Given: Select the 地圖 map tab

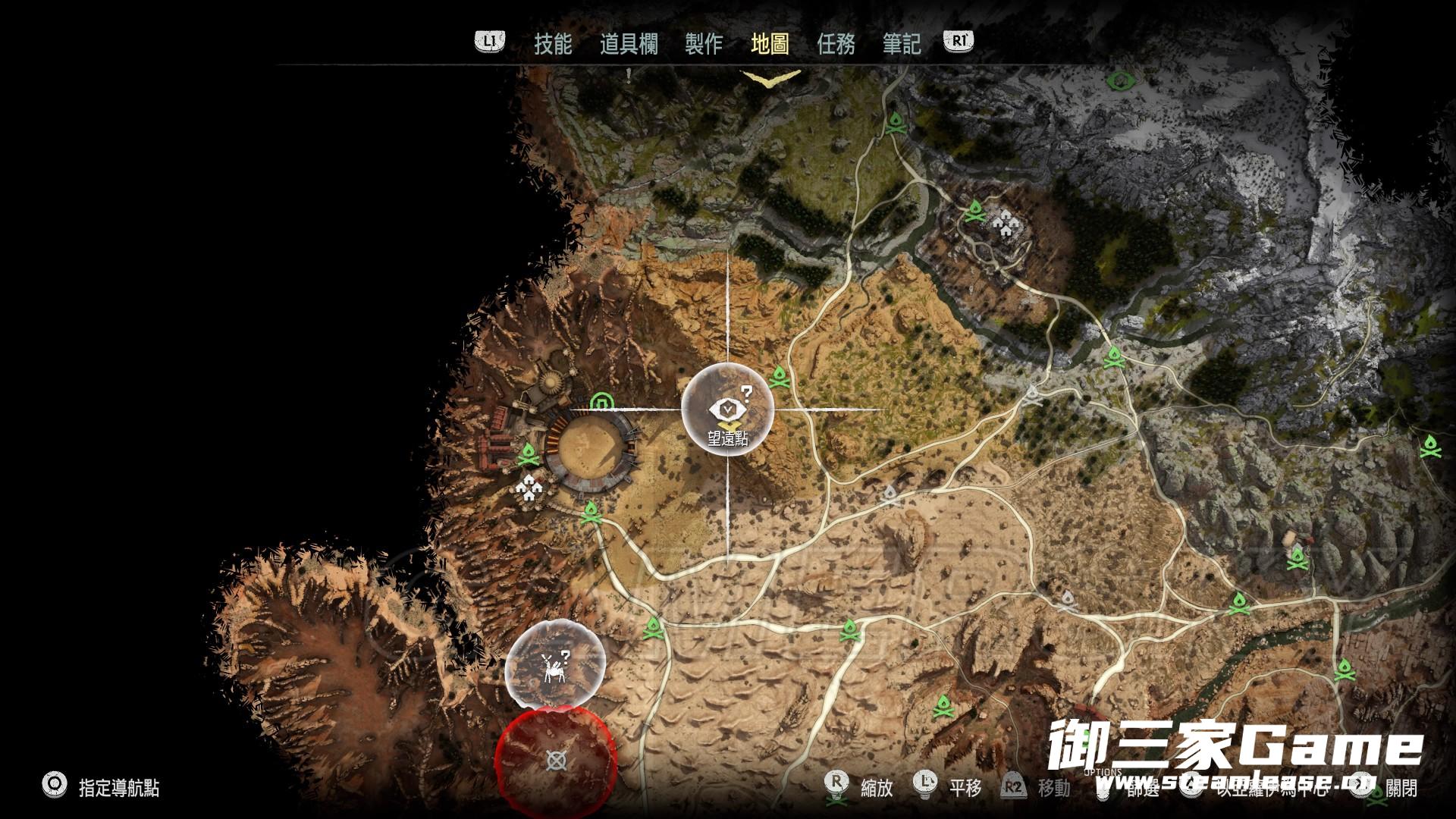Looking at the screenshot, I should tap(770, 44).
